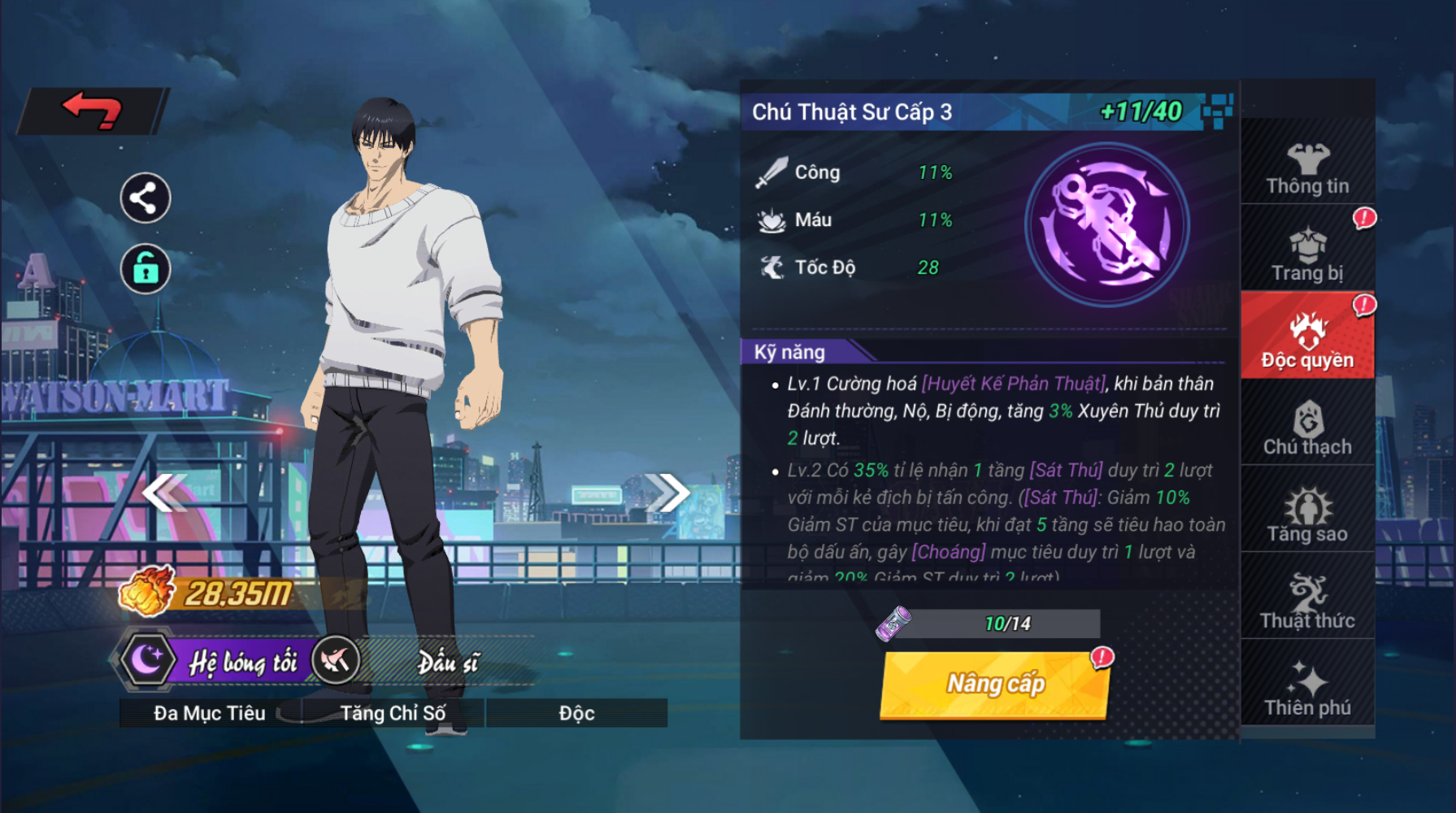This screenshot has width=1456, height=813.
Task: Open the grid icon beside +11/40
Action: 1217,111
